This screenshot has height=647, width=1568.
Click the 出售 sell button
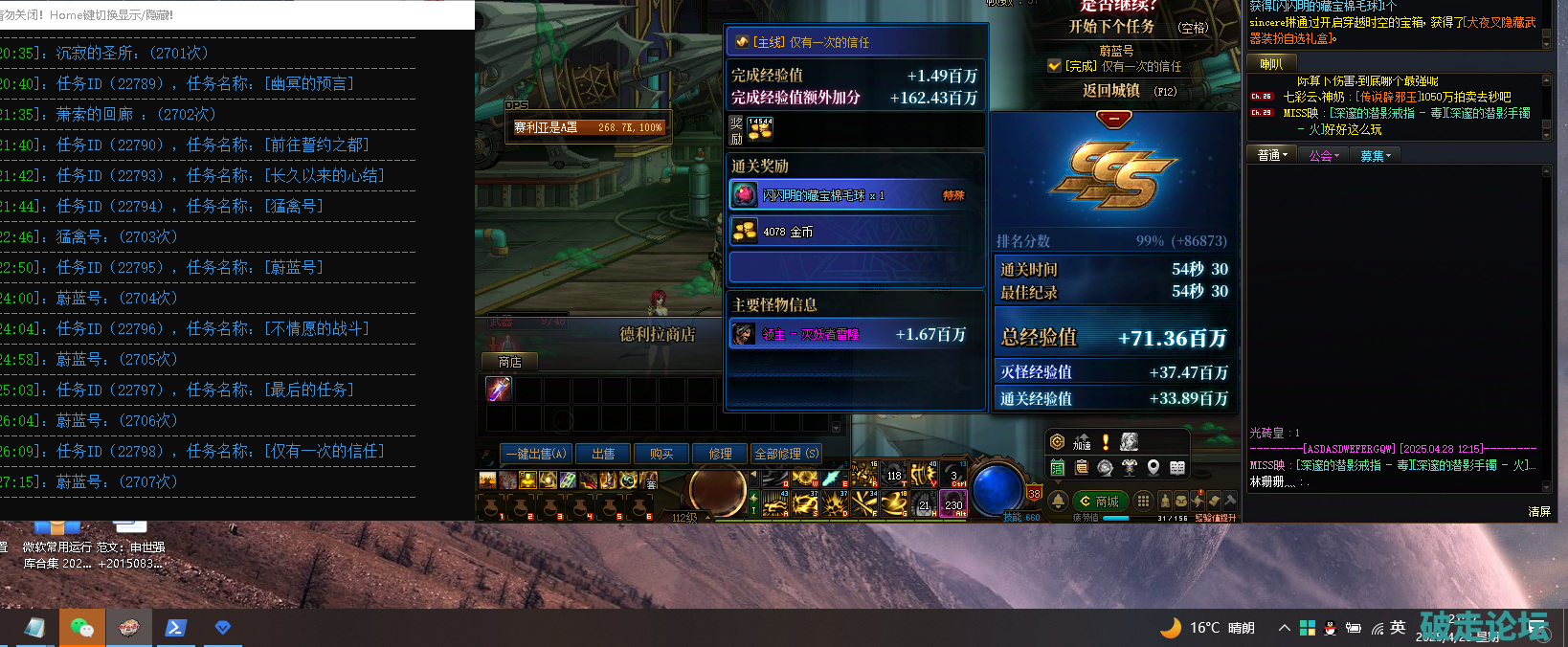(603, 454)
